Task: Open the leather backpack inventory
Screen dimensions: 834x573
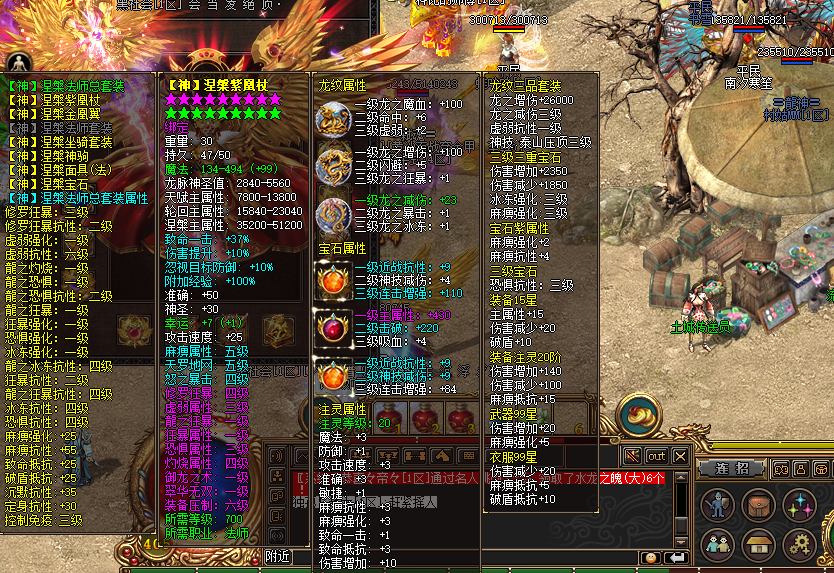Action: pos(756,505)
